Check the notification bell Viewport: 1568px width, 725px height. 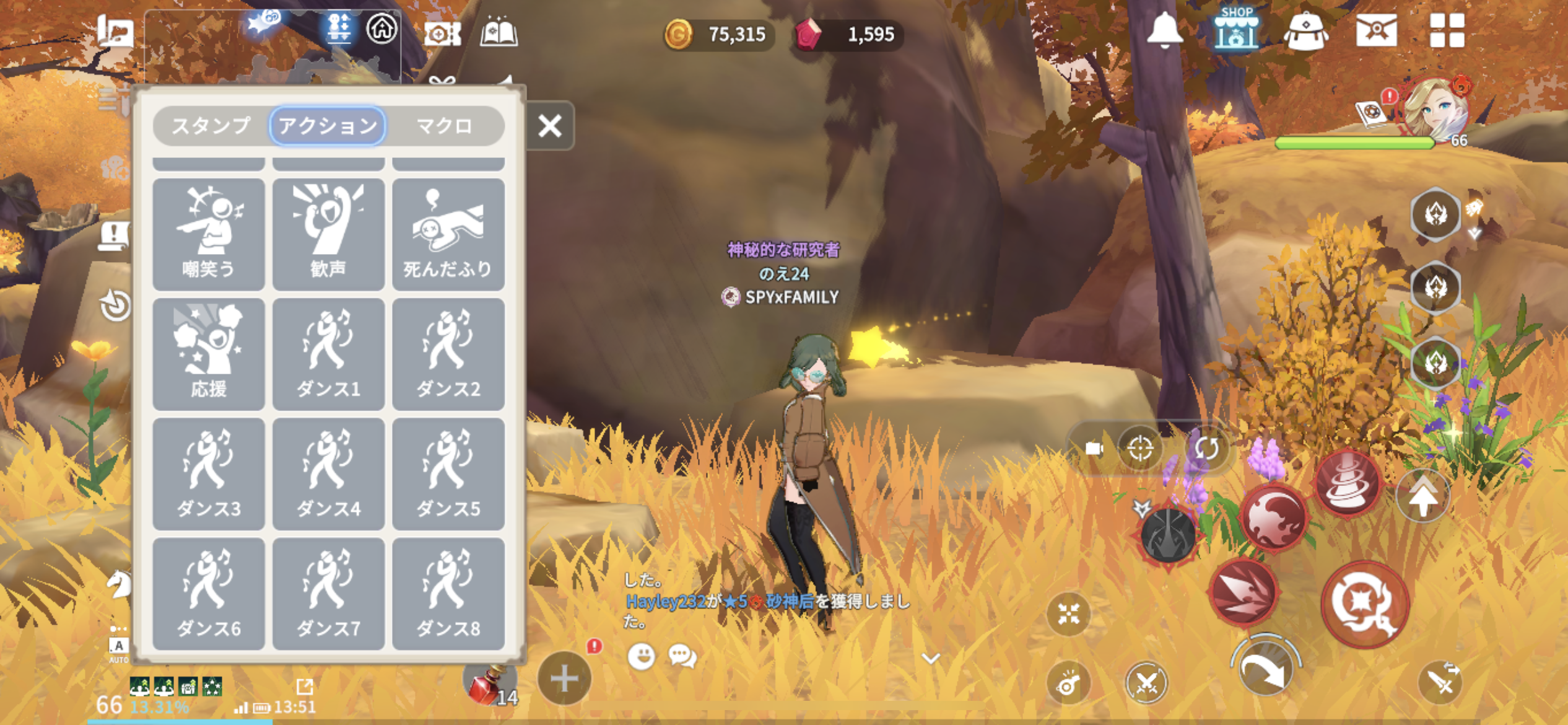(x=1164, y=30)
